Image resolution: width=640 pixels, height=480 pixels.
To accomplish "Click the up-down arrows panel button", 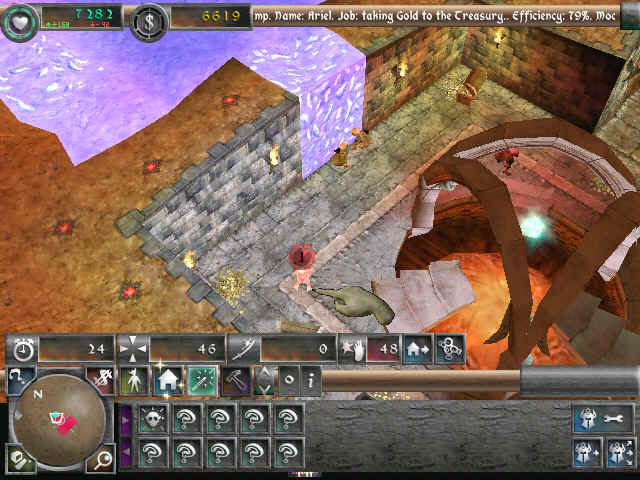I will click(264, 380).
